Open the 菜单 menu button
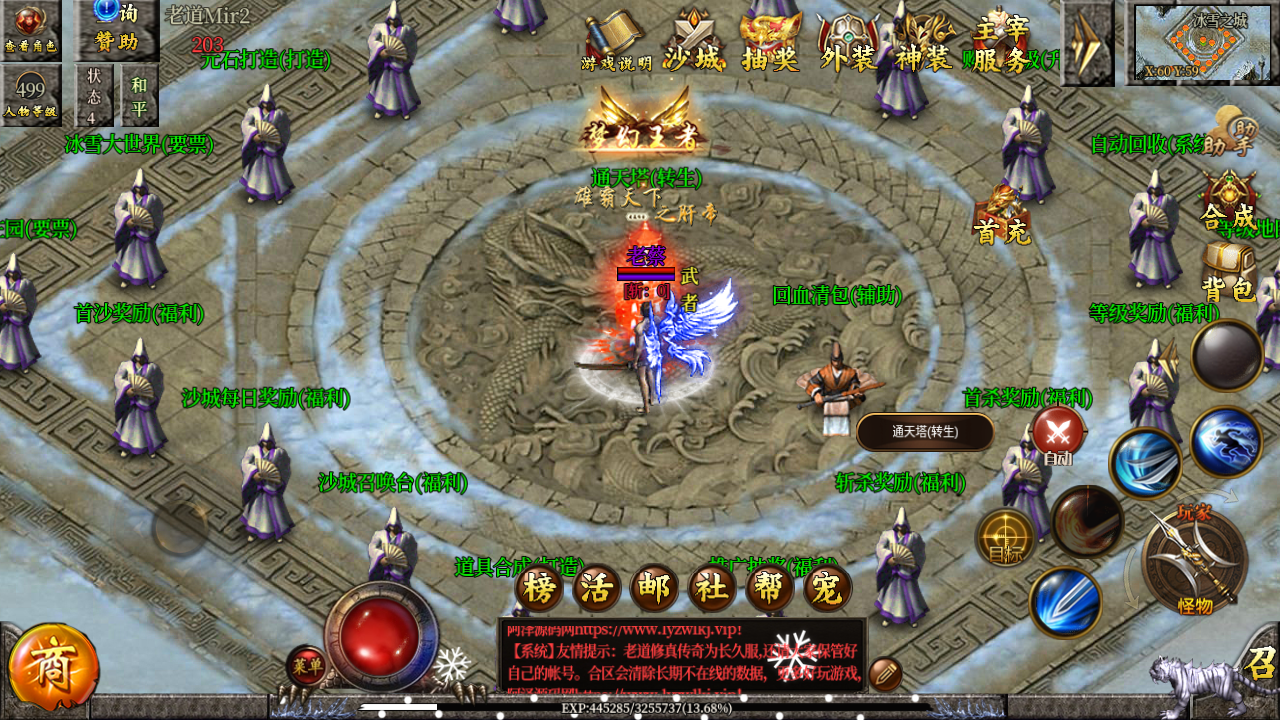The width and height of the screenshot is (1280, 720). click(306, 665)
